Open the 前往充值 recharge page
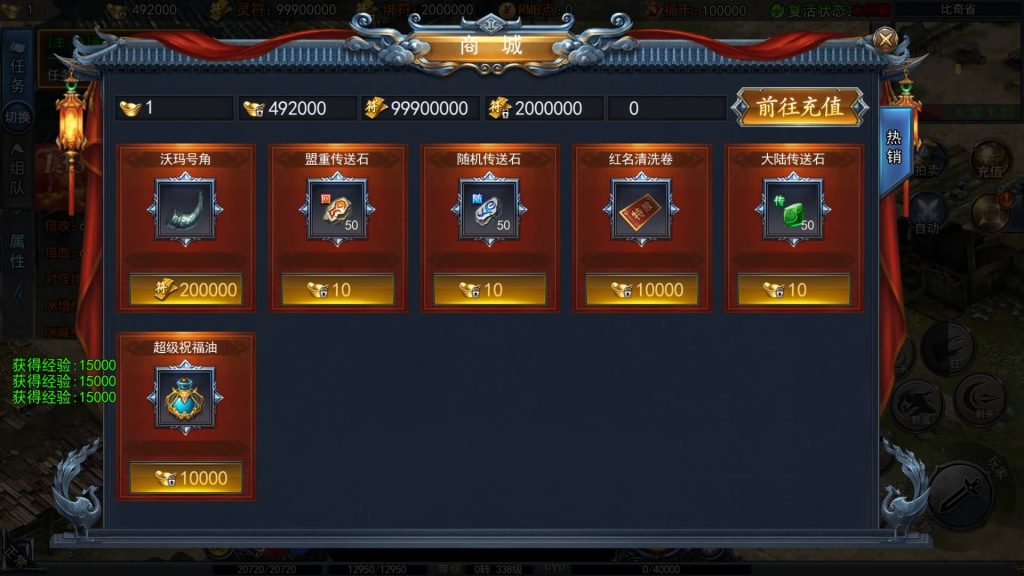This screenshot has width=1024, height=576. 798,108
